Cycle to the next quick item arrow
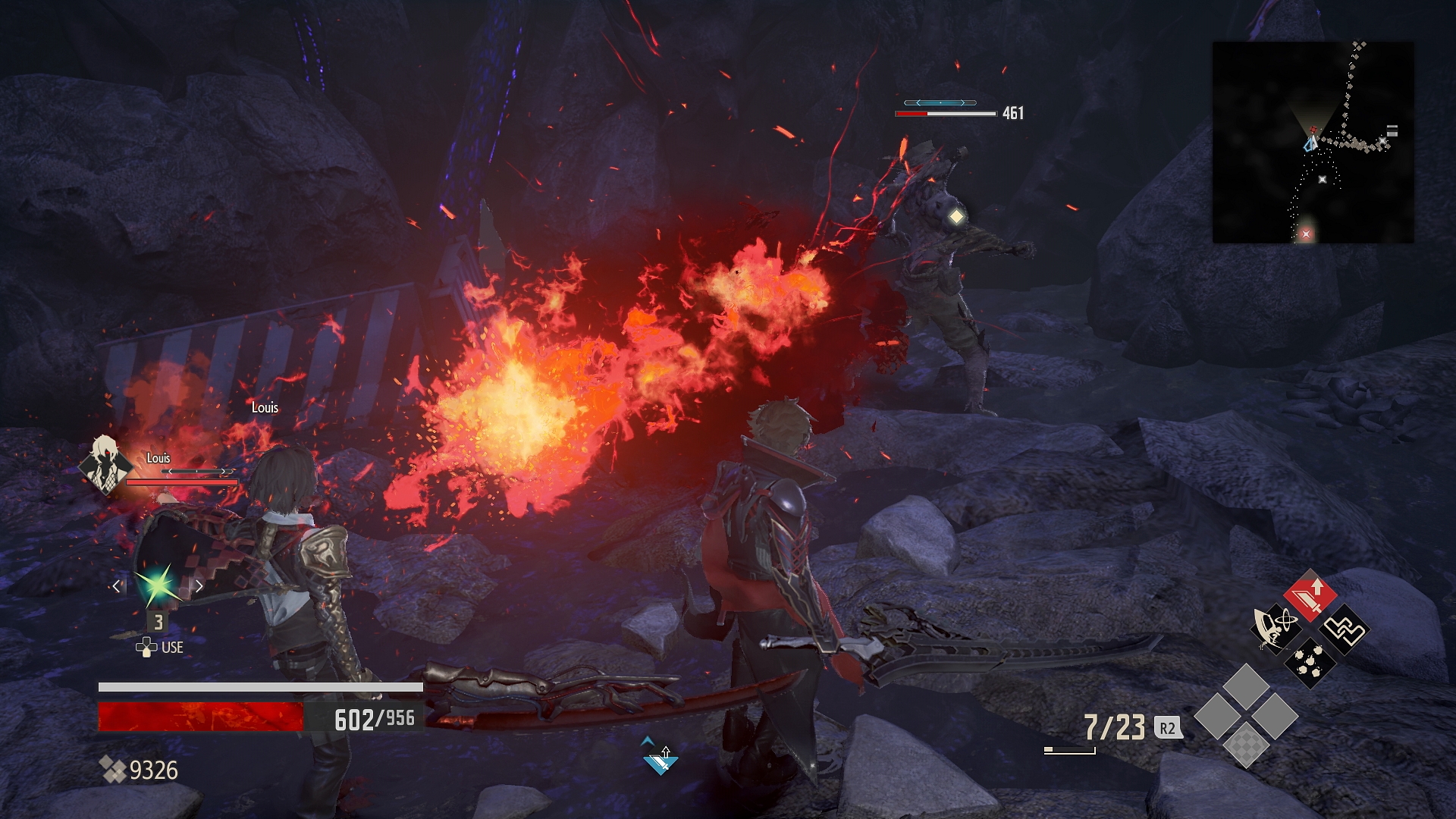The image size is (1456, 819). click(x=199, y=585)
